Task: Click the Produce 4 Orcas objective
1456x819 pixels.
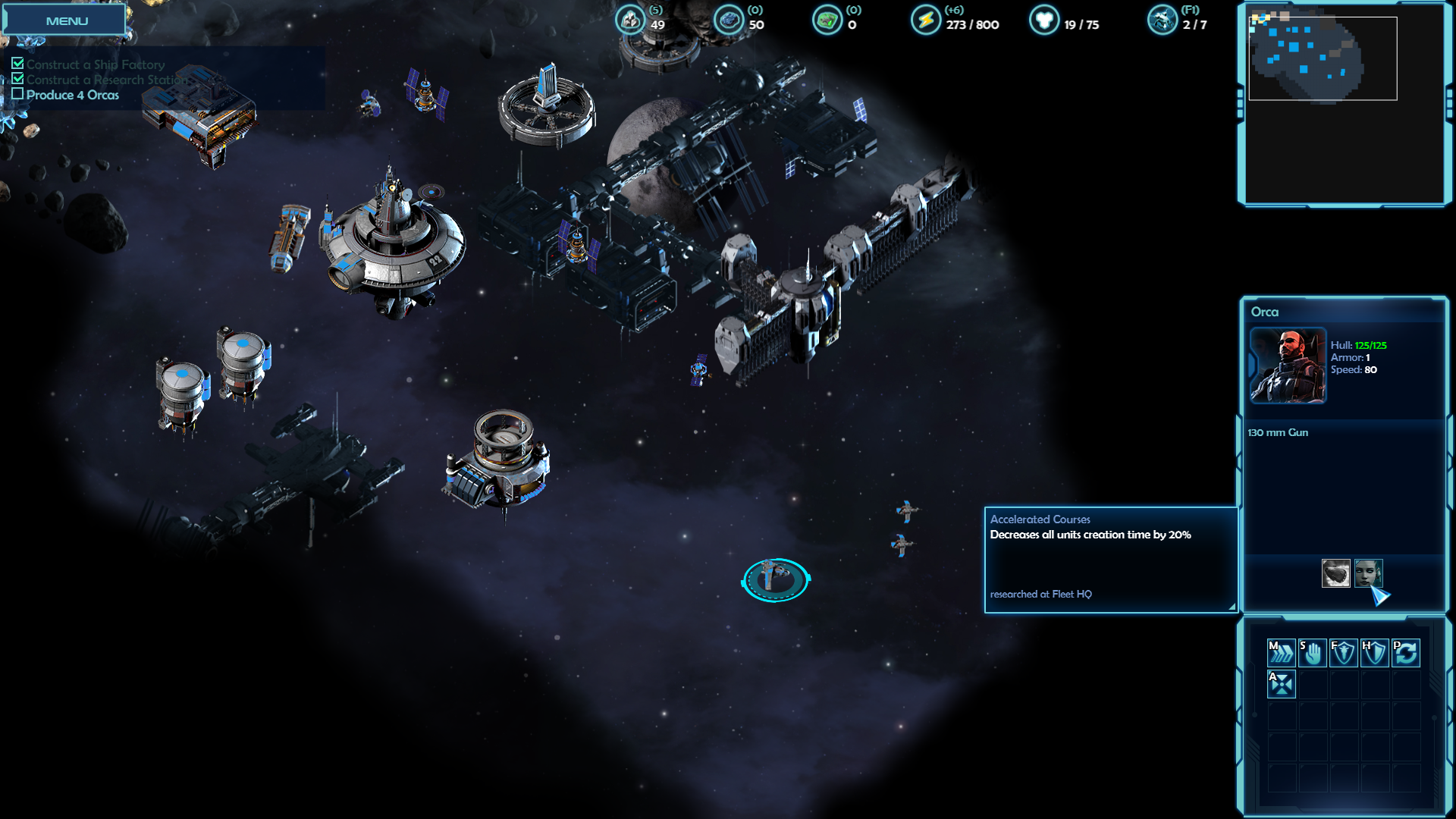Action: pos(72,95)
